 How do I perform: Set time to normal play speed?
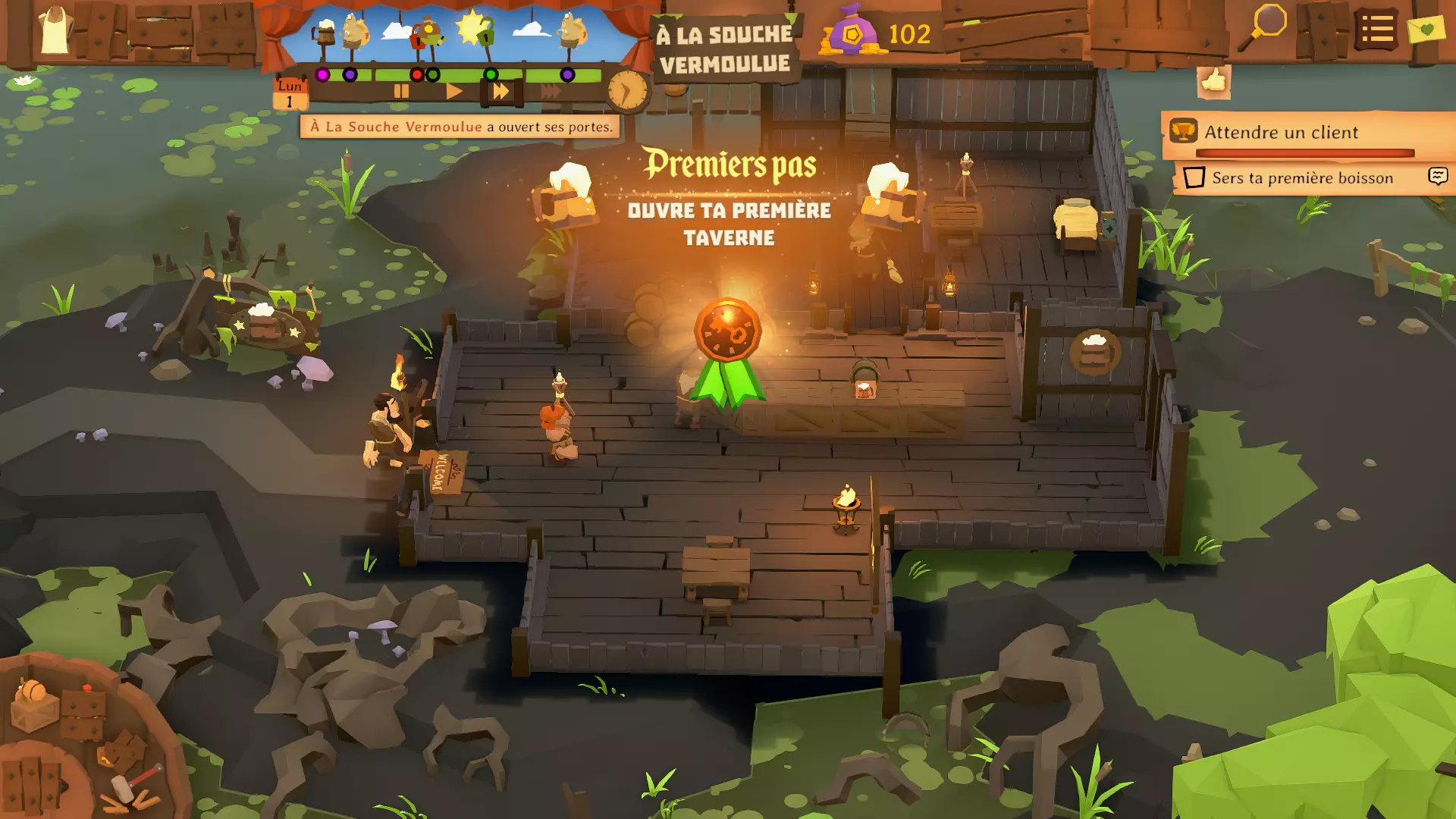click(x=453, y=92)
